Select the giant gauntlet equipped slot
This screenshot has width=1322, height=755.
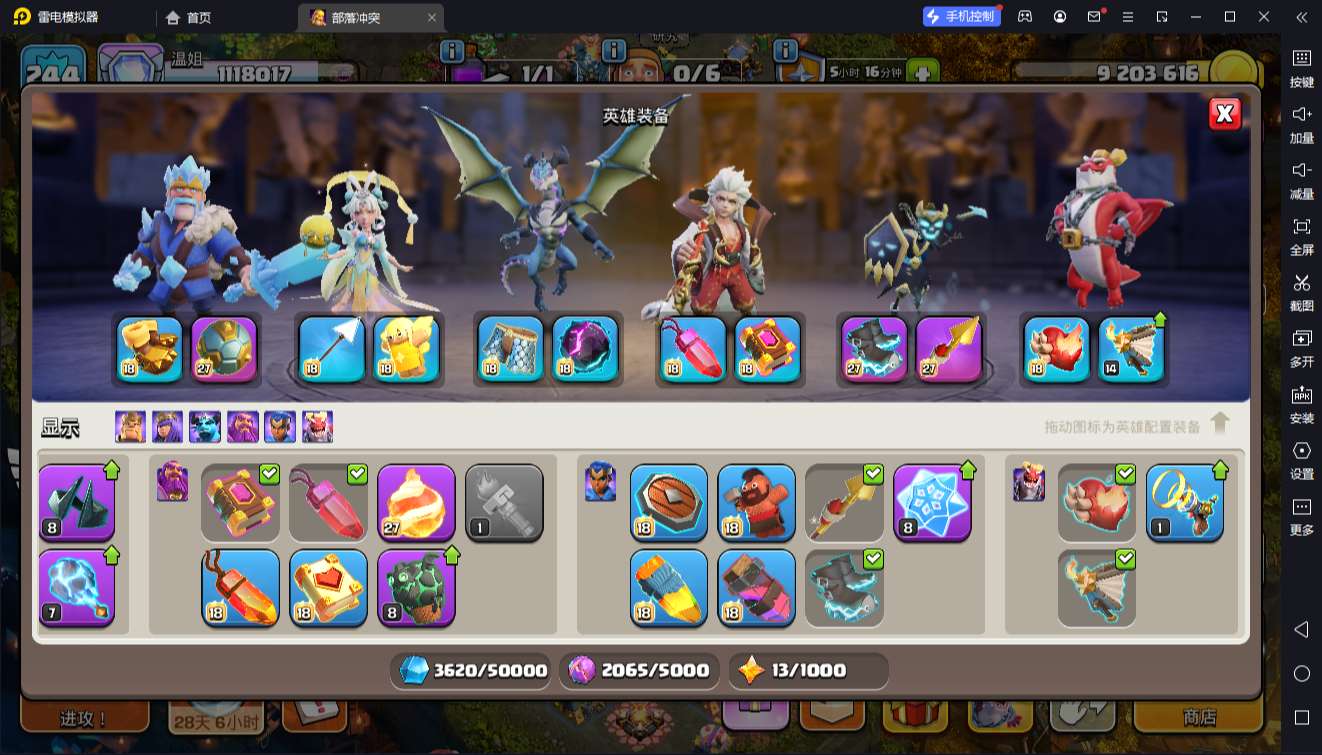click(x=150, y=349)
